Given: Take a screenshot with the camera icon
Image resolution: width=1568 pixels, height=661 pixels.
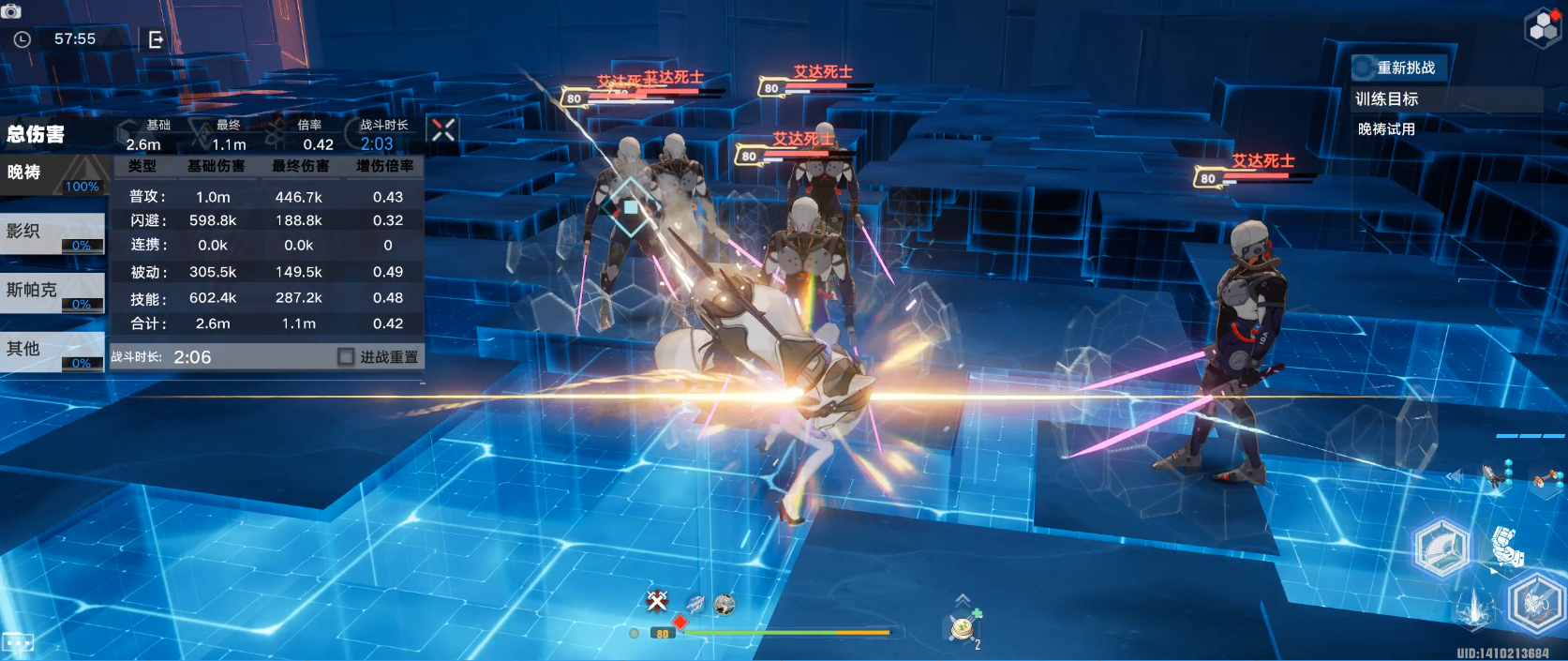Looking at the screenshot, I should [11, 11].
